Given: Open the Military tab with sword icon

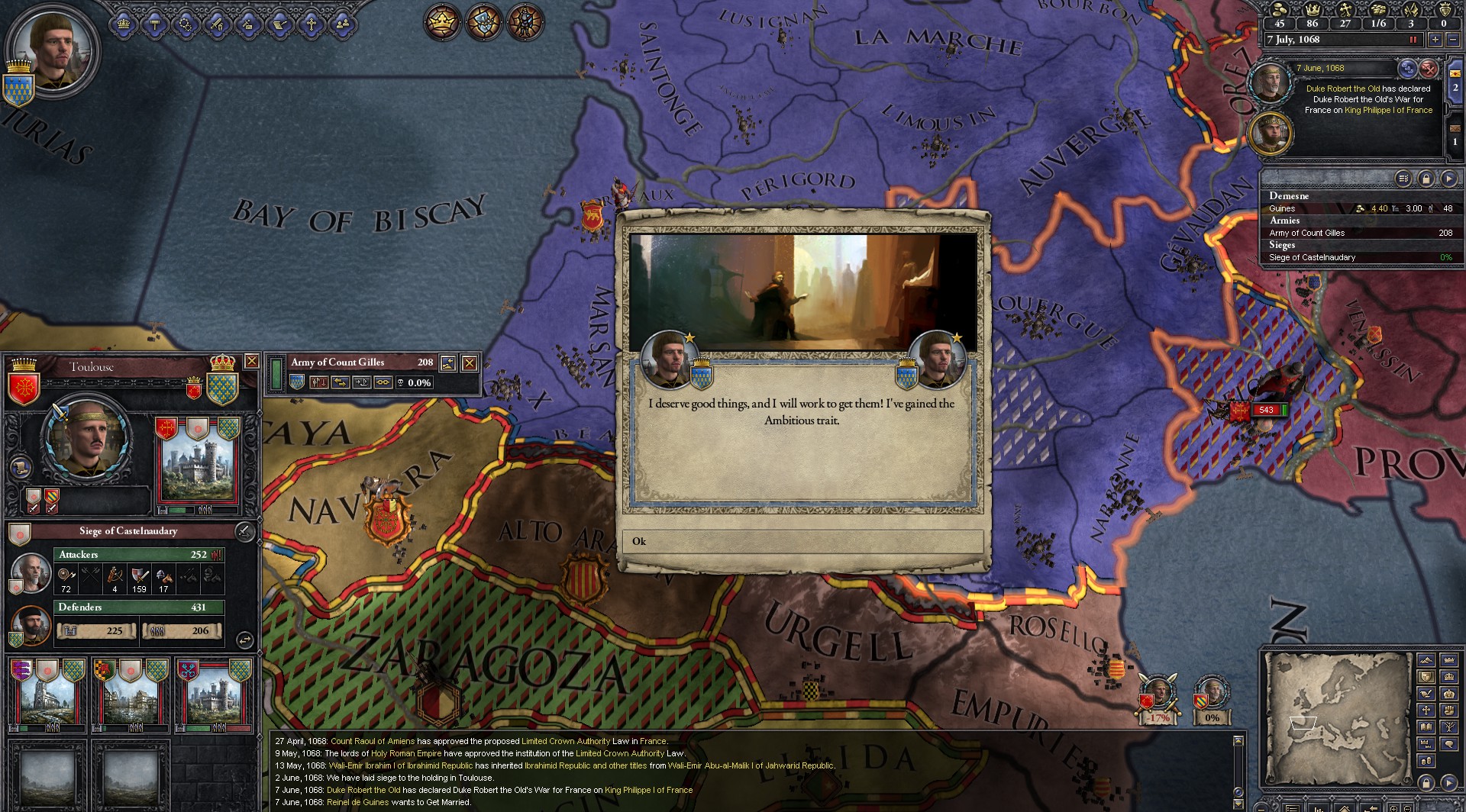Looking at the screenshot, I should tap(217, 24).
